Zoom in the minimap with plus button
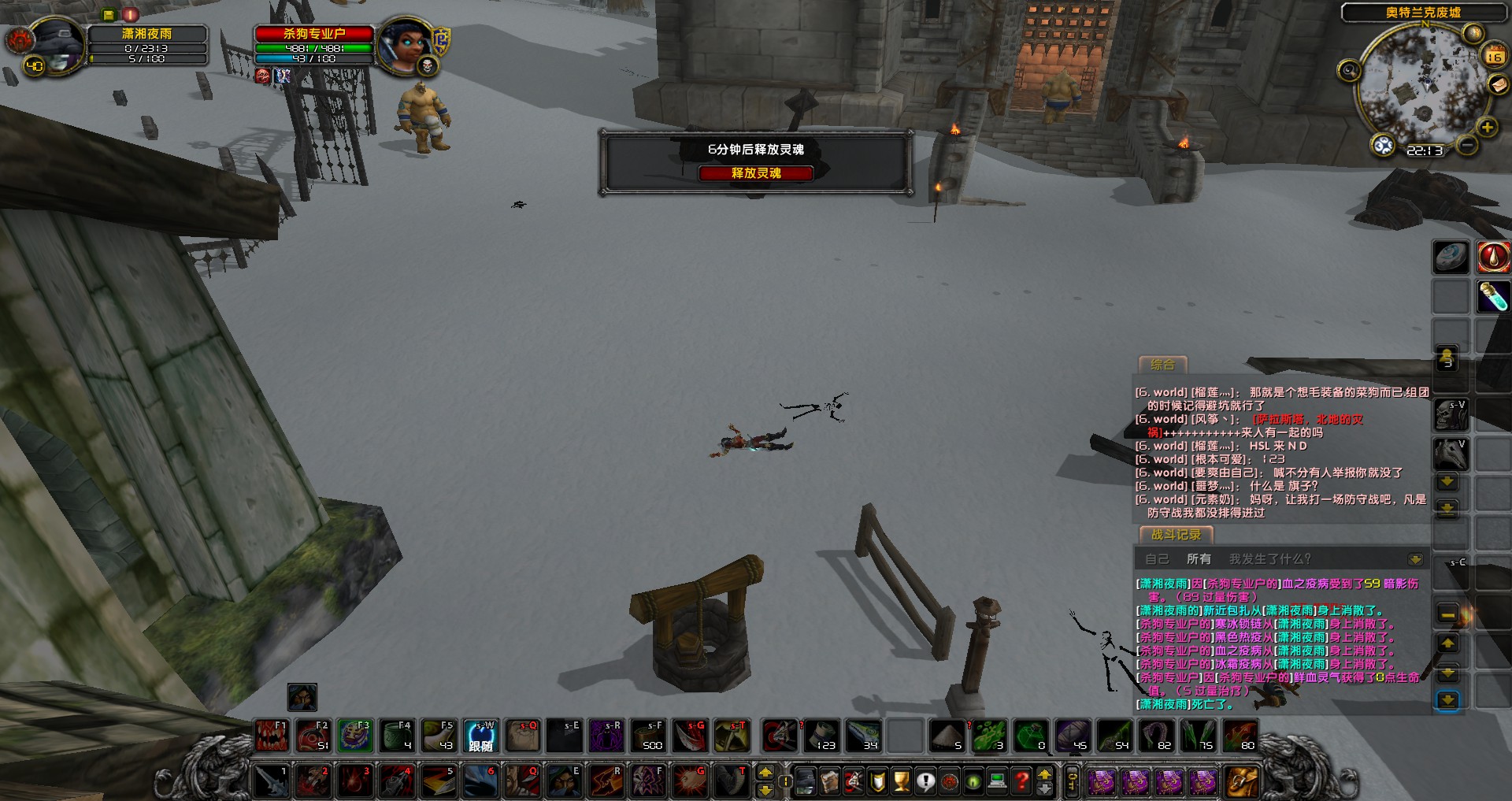Viewport: 1512px width, 801px height. pyautogui.click(x=1487, y=128)
